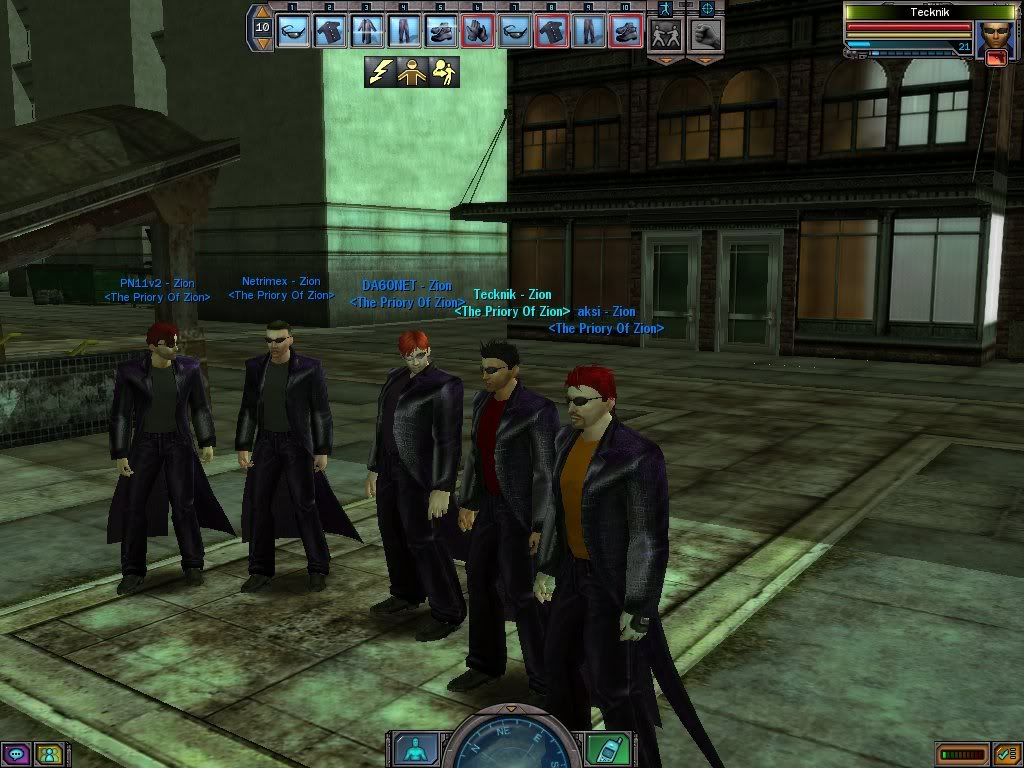Click Tecknik's character portrait

click(x=993, y=40)
